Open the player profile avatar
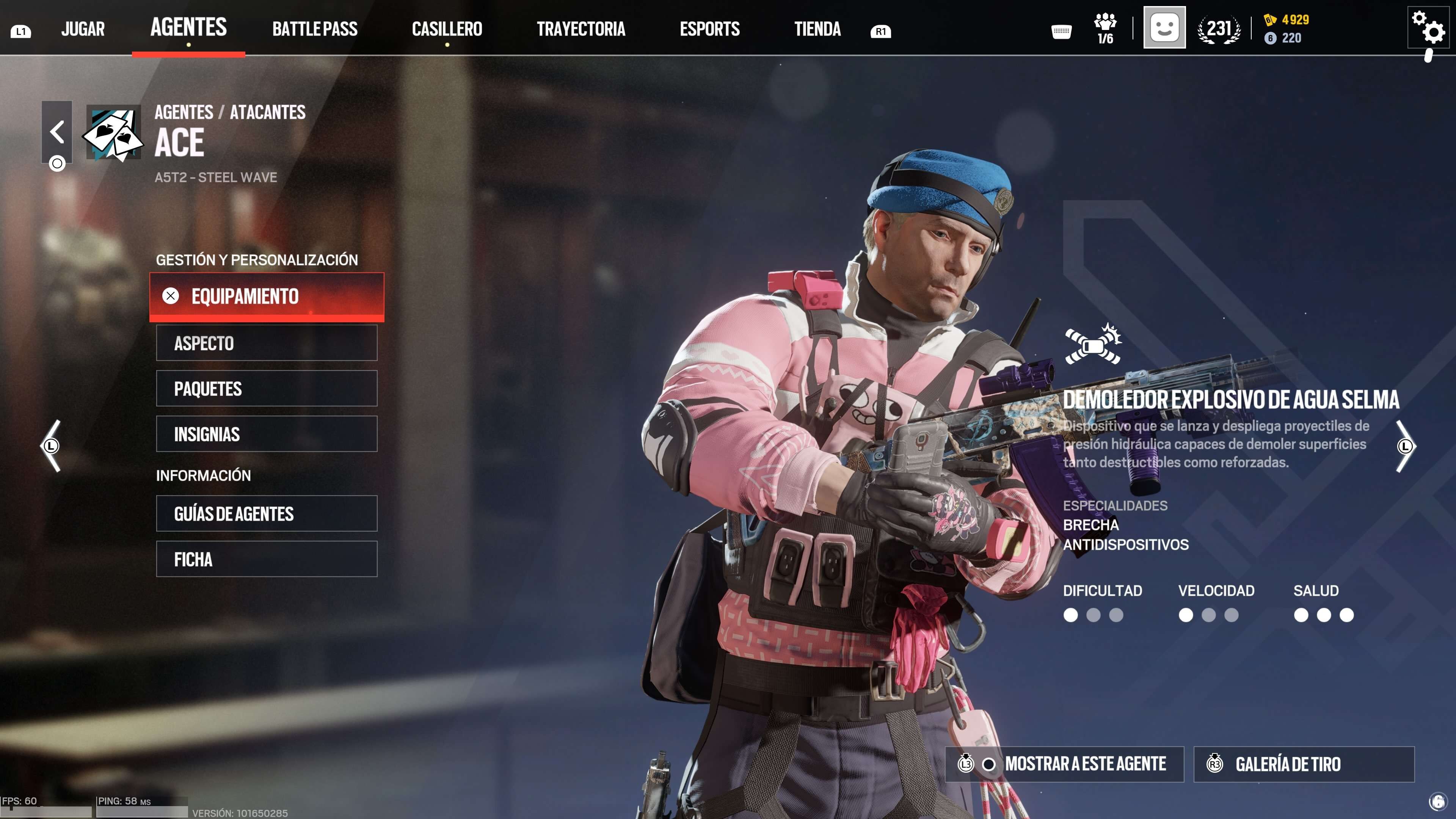 tap(1164, 28)
